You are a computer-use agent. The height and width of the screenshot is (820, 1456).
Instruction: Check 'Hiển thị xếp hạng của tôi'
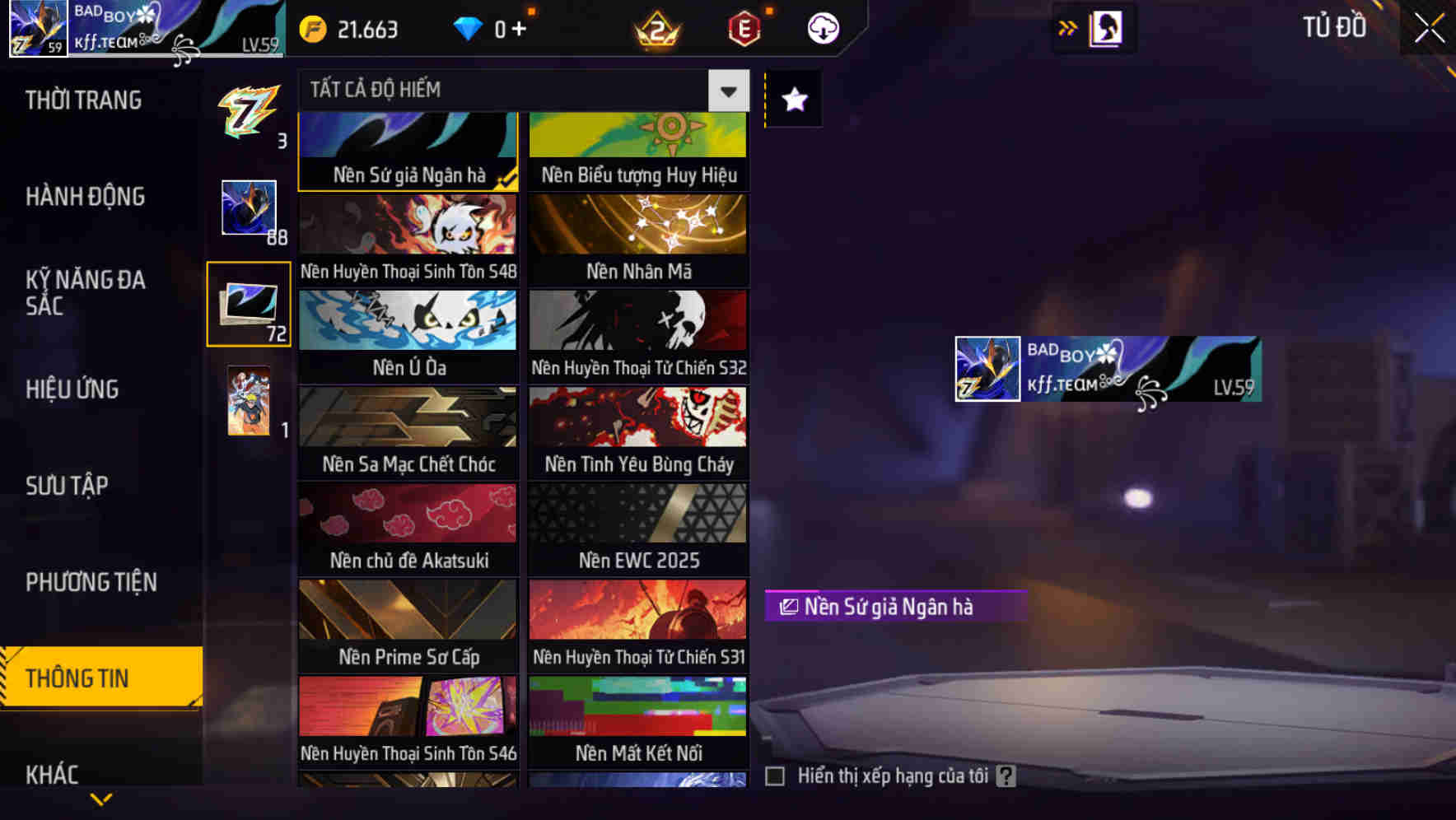(775, 775)
